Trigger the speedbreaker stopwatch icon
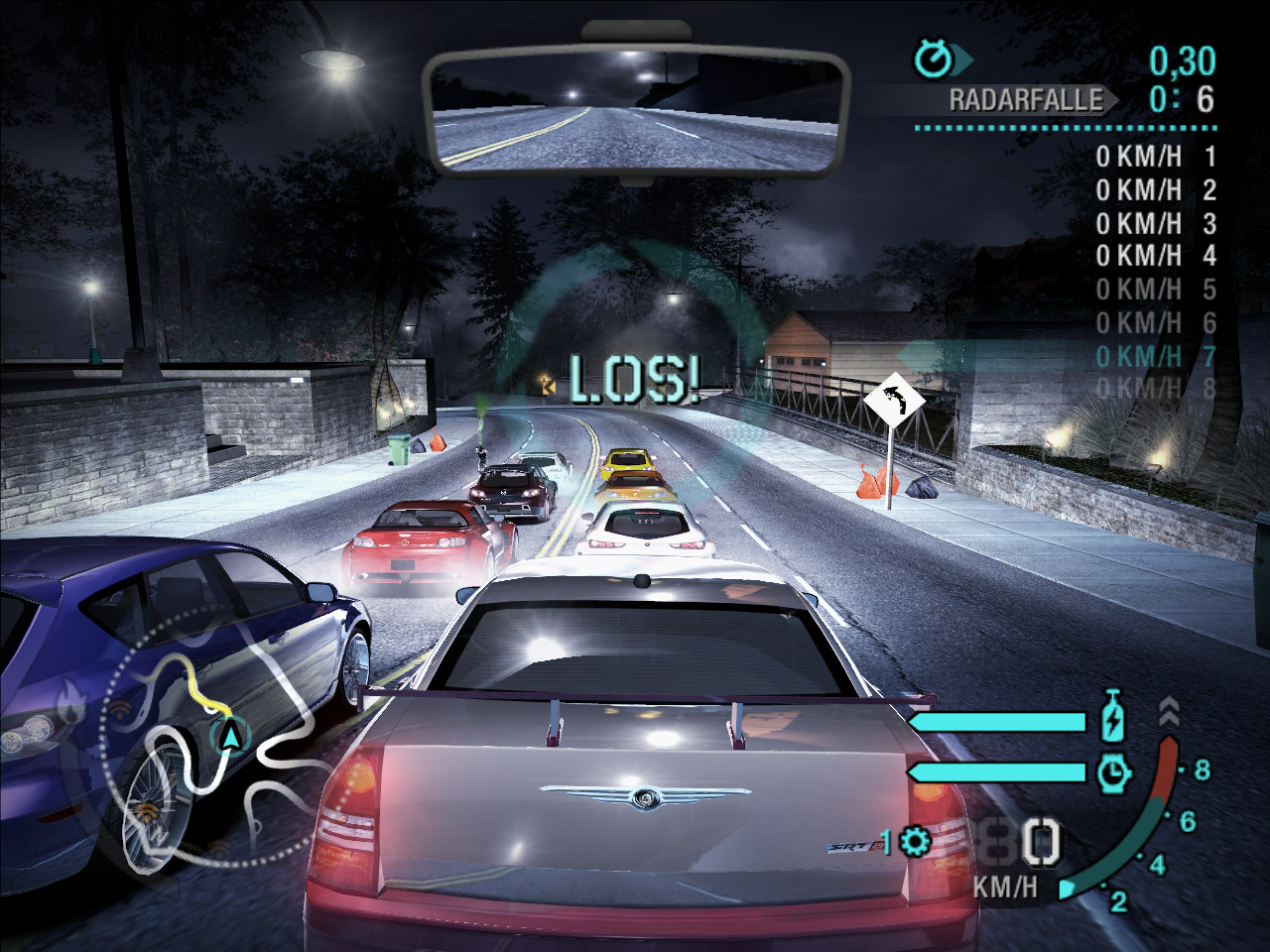 (1114, 772)
